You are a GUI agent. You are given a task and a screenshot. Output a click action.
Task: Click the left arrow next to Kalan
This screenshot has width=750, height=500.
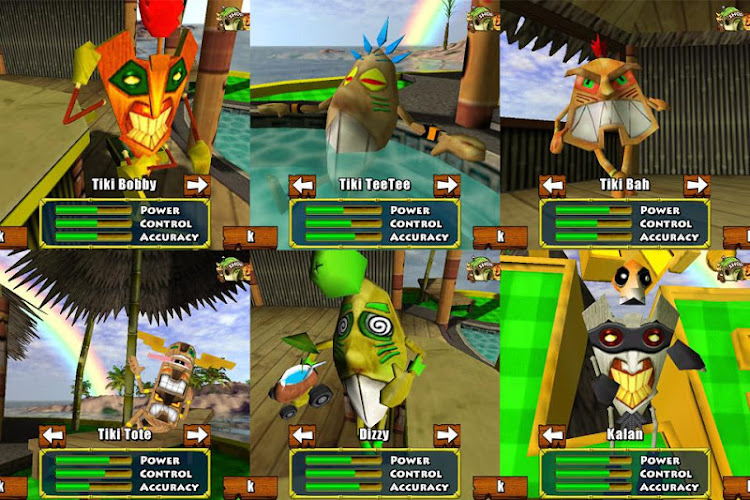tap(552, 435)
